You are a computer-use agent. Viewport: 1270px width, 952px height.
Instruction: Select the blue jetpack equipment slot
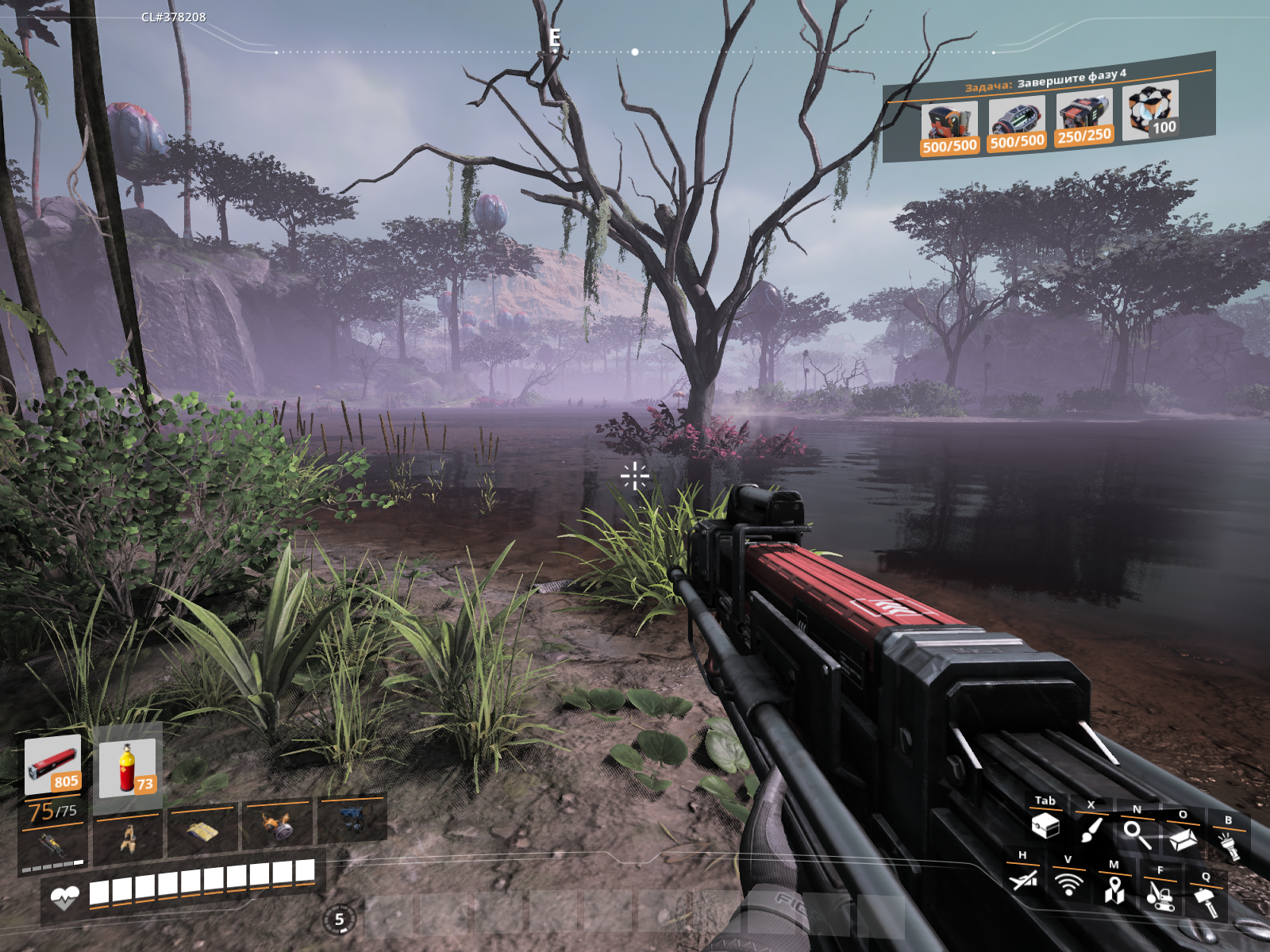352,820
